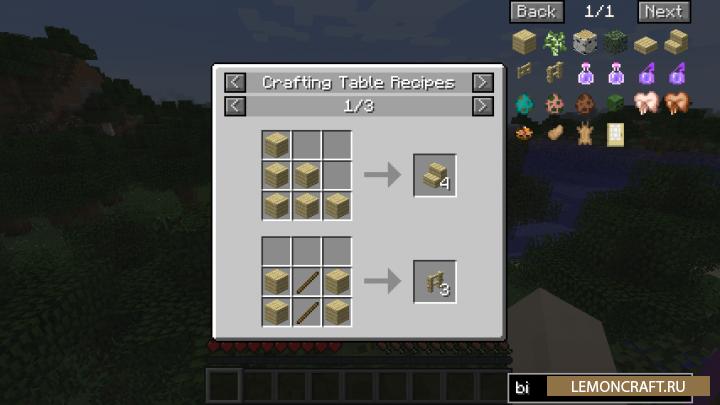Switch to the next recipe category

482,82
